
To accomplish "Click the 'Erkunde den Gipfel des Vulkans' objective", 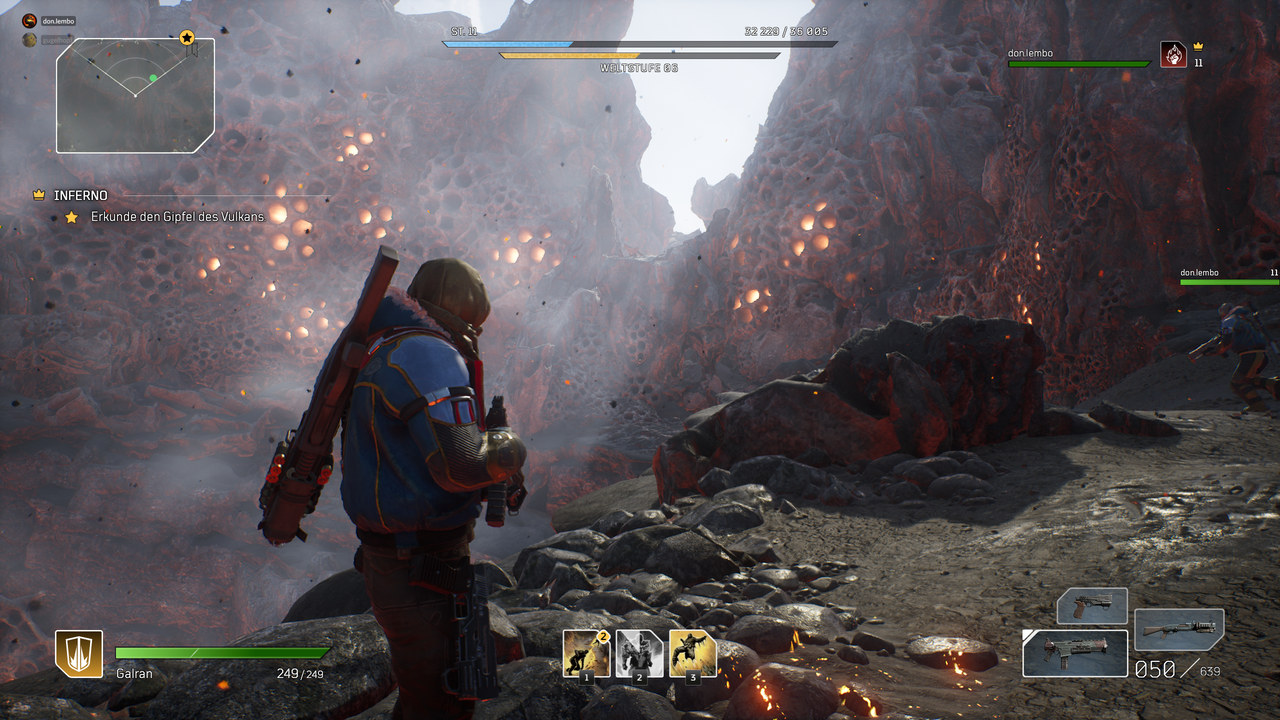I will (176, 217).
